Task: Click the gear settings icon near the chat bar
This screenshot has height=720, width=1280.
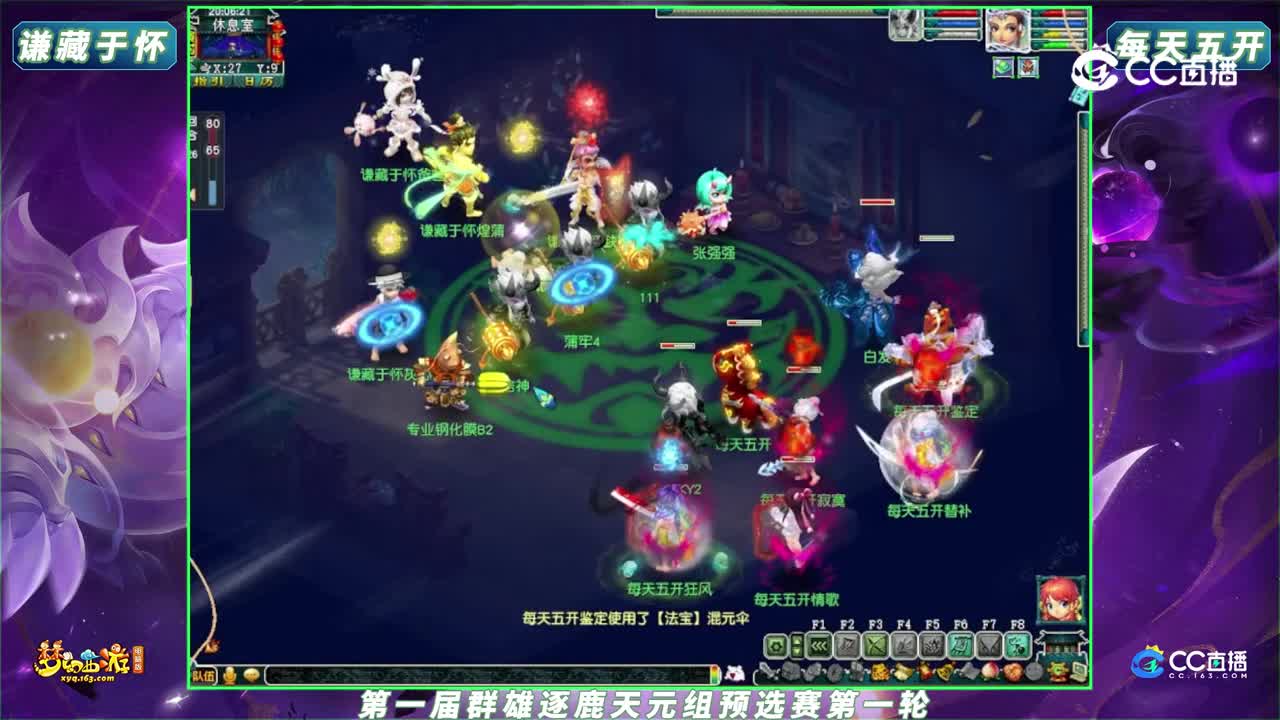Action: pos(776,645)
